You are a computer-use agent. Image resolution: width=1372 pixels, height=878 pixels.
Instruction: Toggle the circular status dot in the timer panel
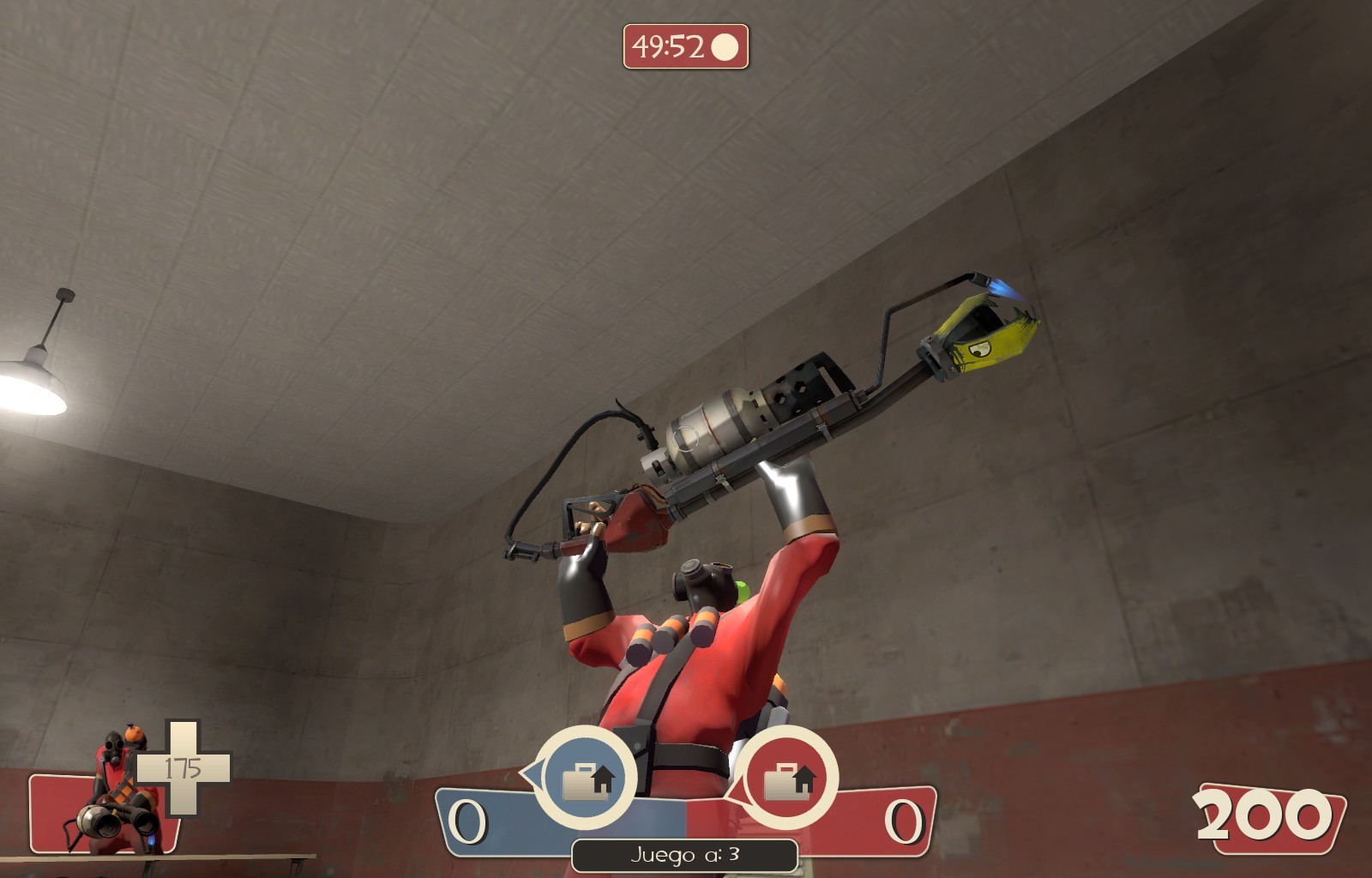click(725, 48)
